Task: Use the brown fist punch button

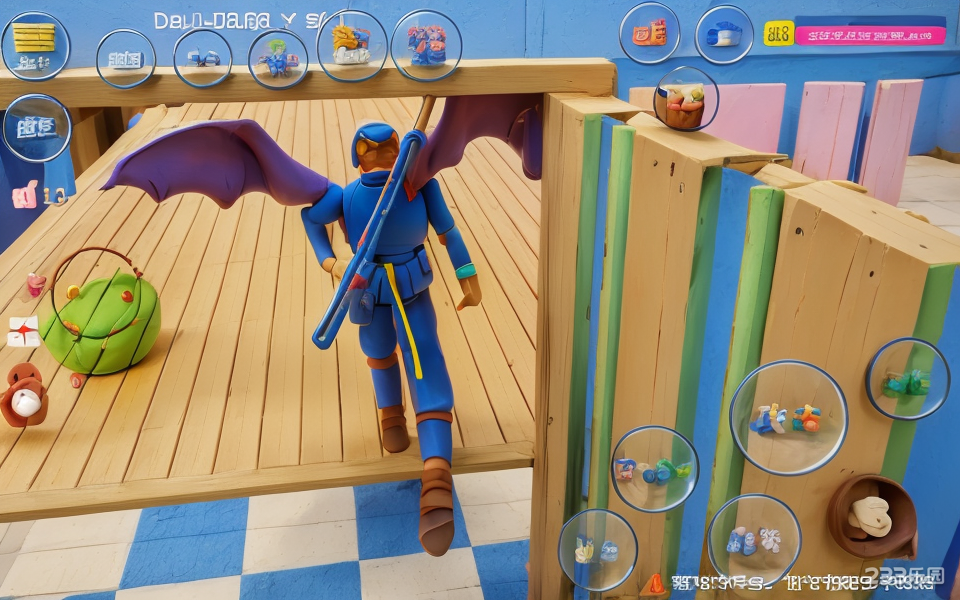Action: tap(871, 516)
